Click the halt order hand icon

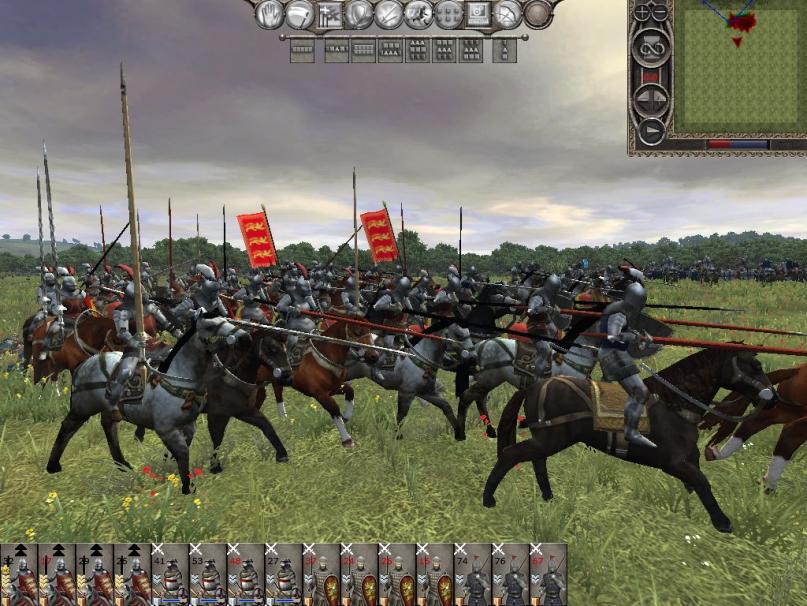click(x=270, y=14)
